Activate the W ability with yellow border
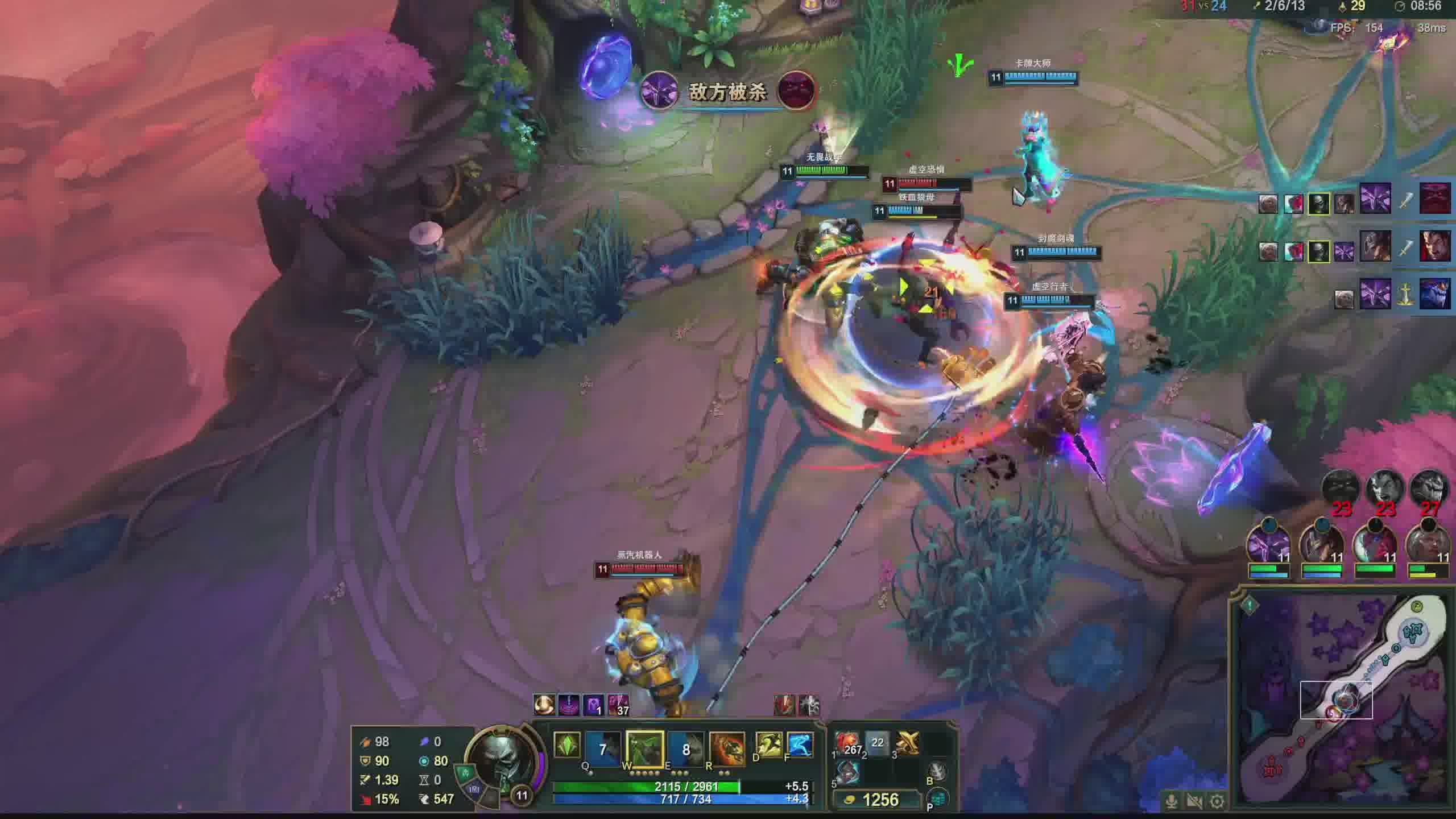Image resolution: width=1456 pixels, height=819 pixels. 645,748
